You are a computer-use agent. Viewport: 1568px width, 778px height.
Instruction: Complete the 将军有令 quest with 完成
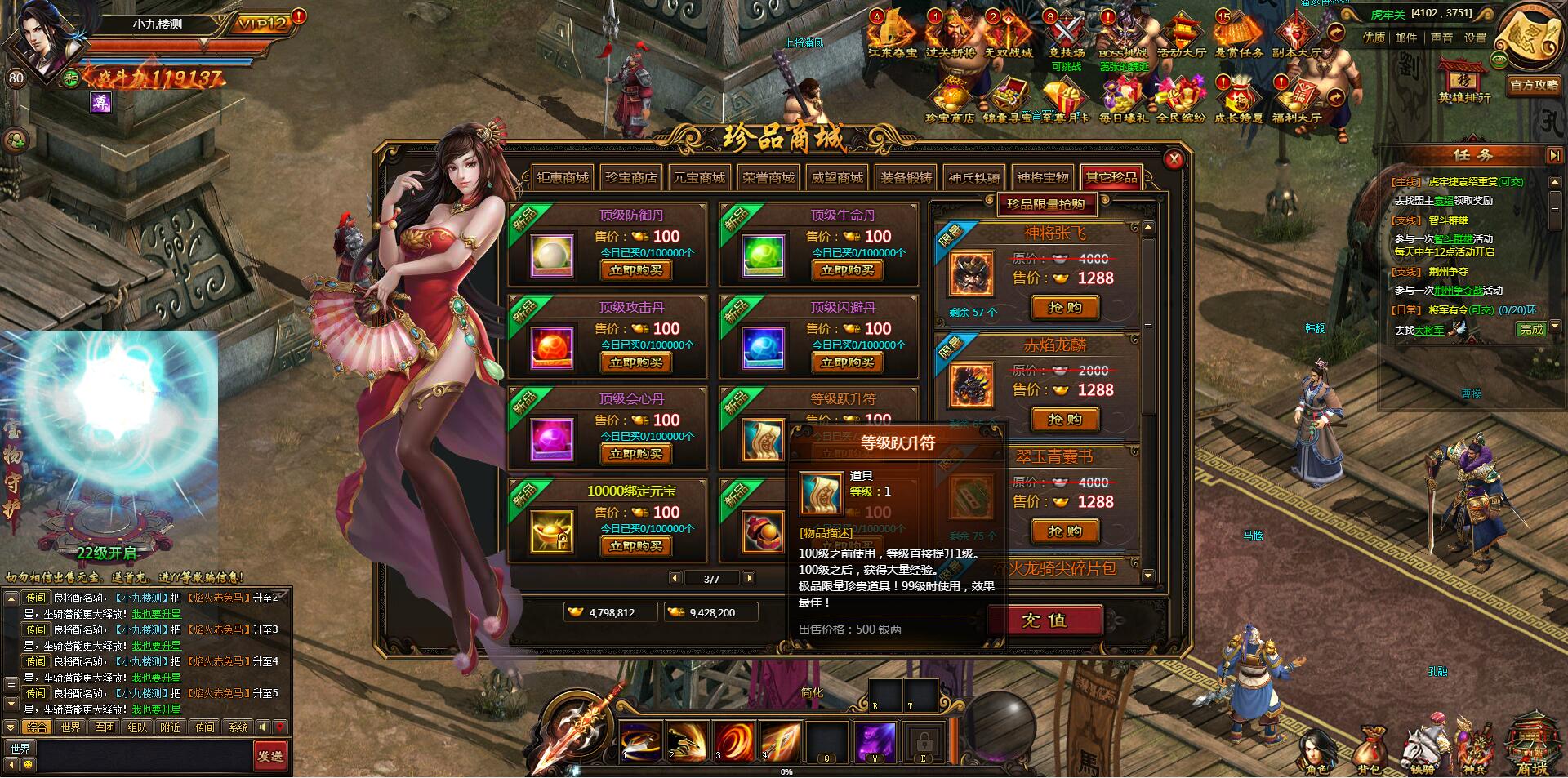tap(1531, 329)
